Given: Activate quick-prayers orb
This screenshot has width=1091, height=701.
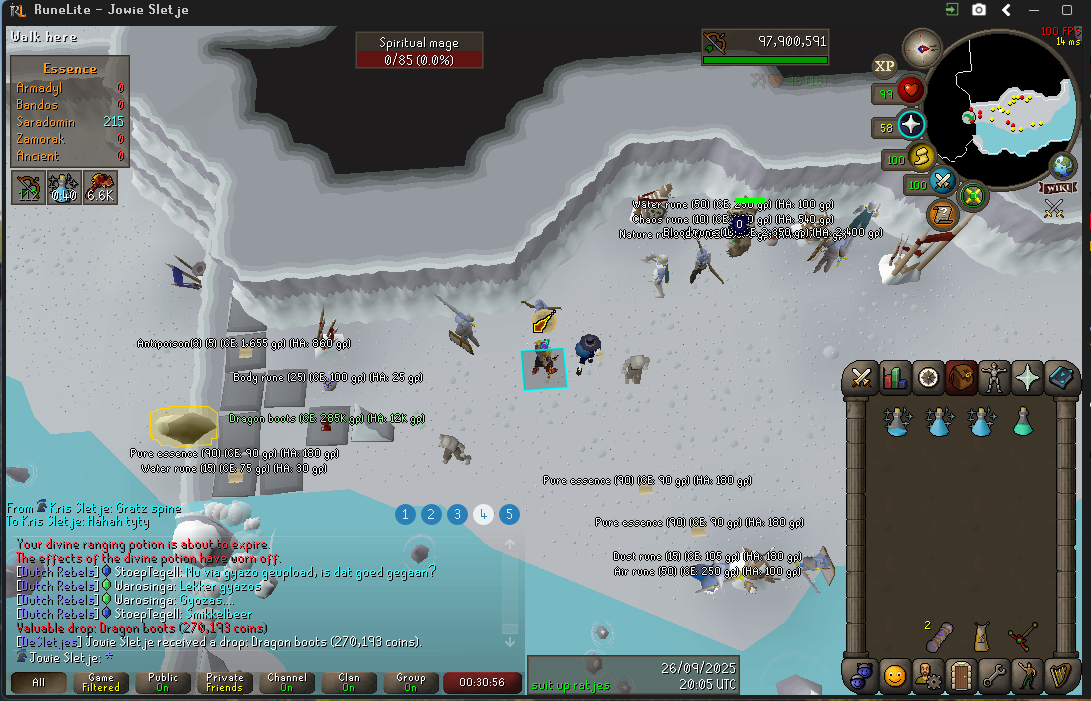Looking at the screenshot, I should click(911, 126).
